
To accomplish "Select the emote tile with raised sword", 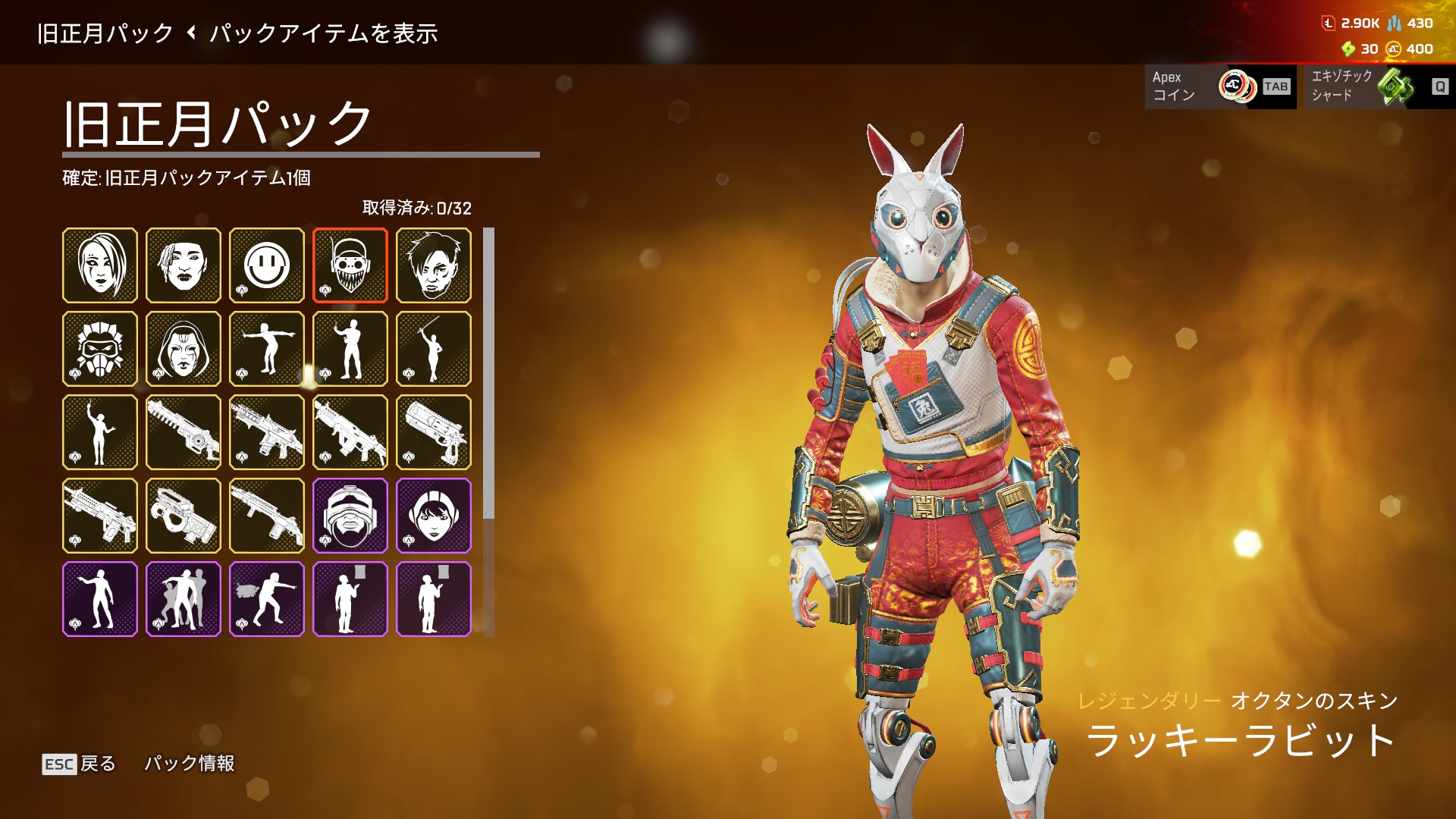I will [x=434, y=349].
